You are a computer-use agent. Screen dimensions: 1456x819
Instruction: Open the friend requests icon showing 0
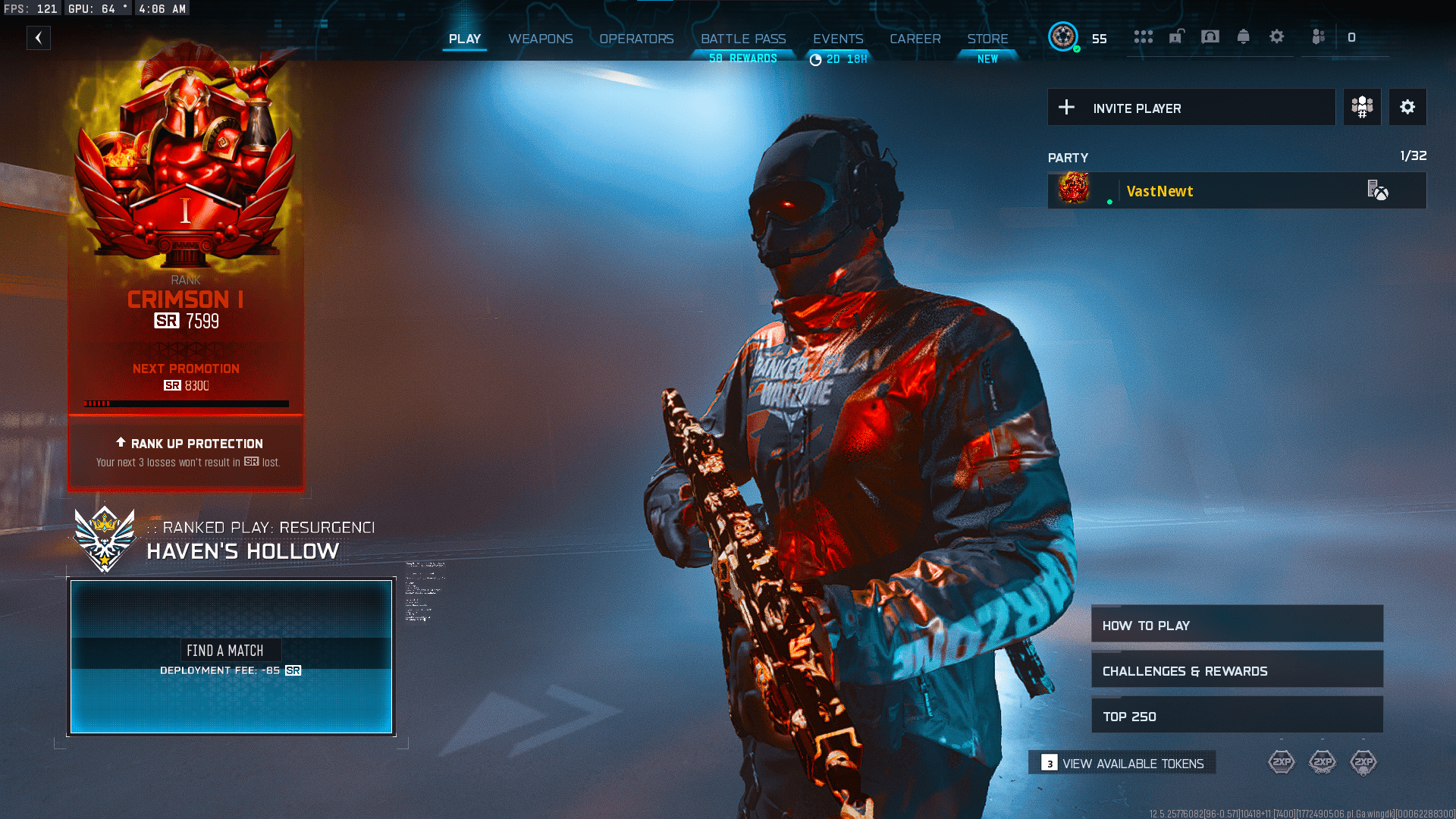(x=1319, y=36)
